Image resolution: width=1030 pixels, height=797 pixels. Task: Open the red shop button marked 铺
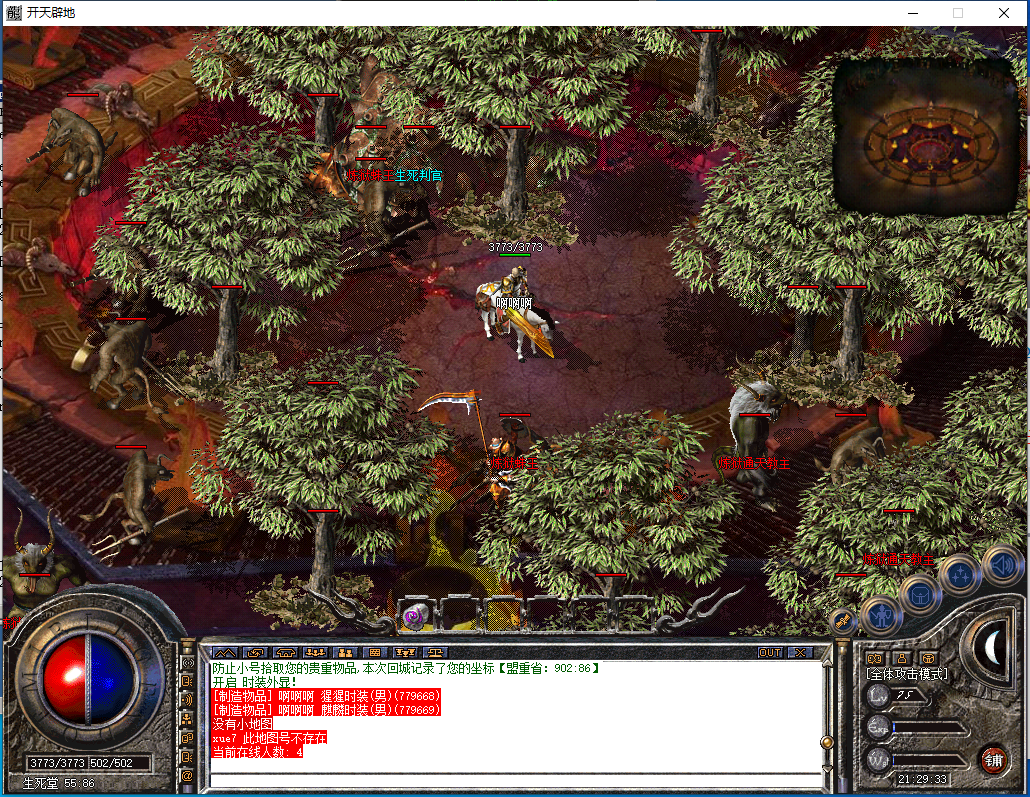point(993,758)
